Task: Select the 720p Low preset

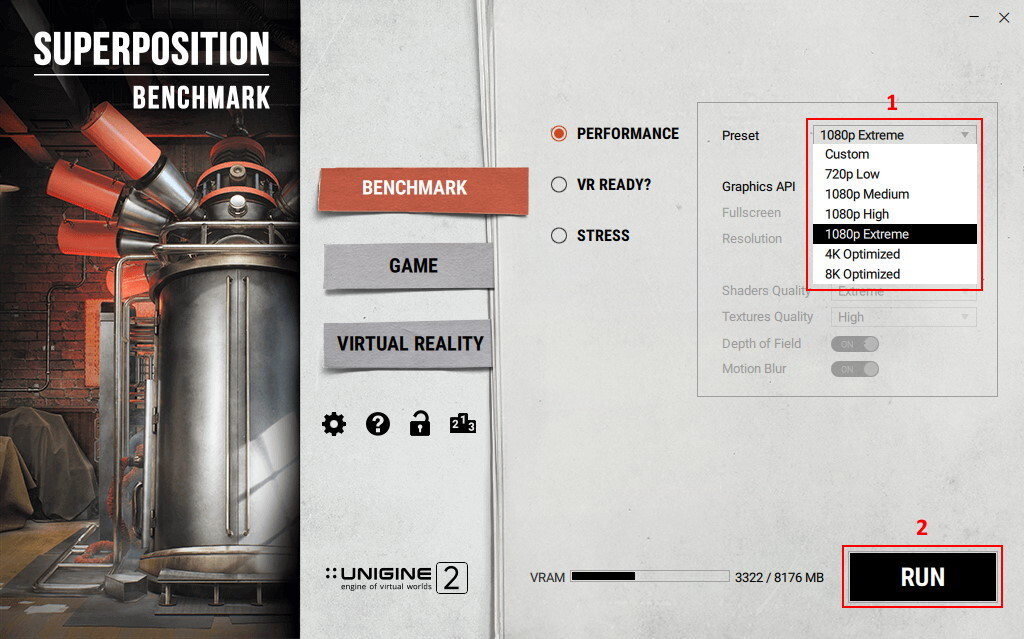Action: point(852,174)
